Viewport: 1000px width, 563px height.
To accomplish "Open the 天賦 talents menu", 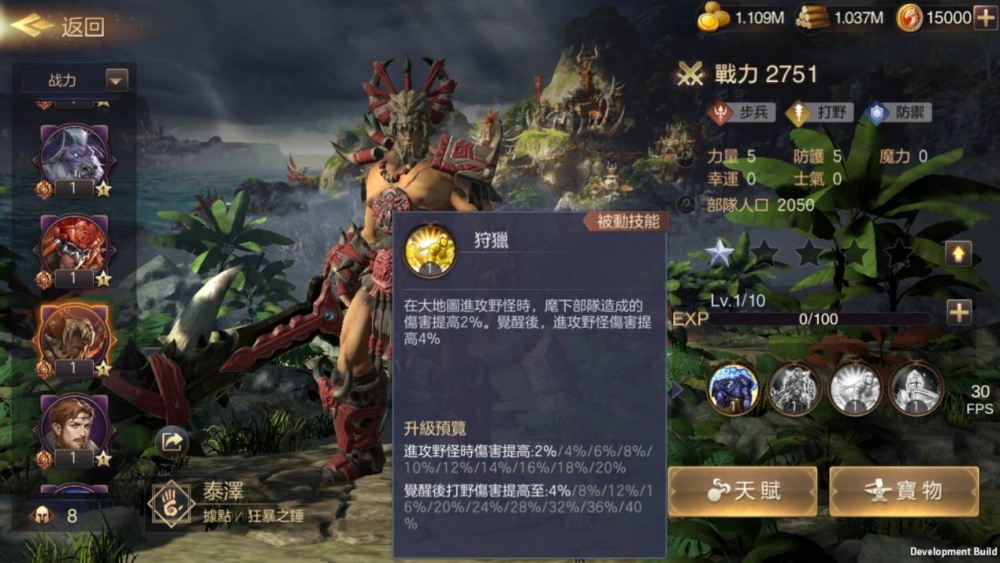I will pyautogui.click(x=743, y=491).
